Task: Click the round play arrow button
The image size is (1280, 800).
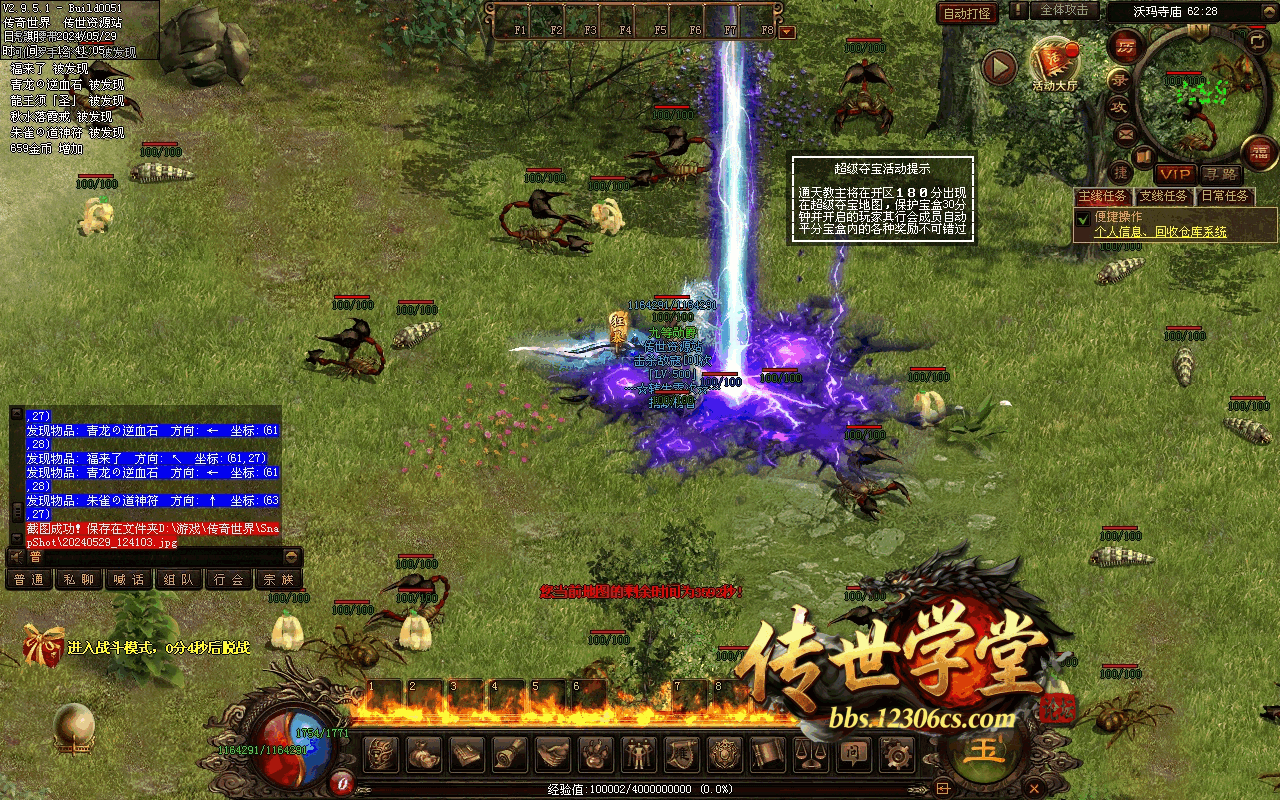Action: [998, 67]
